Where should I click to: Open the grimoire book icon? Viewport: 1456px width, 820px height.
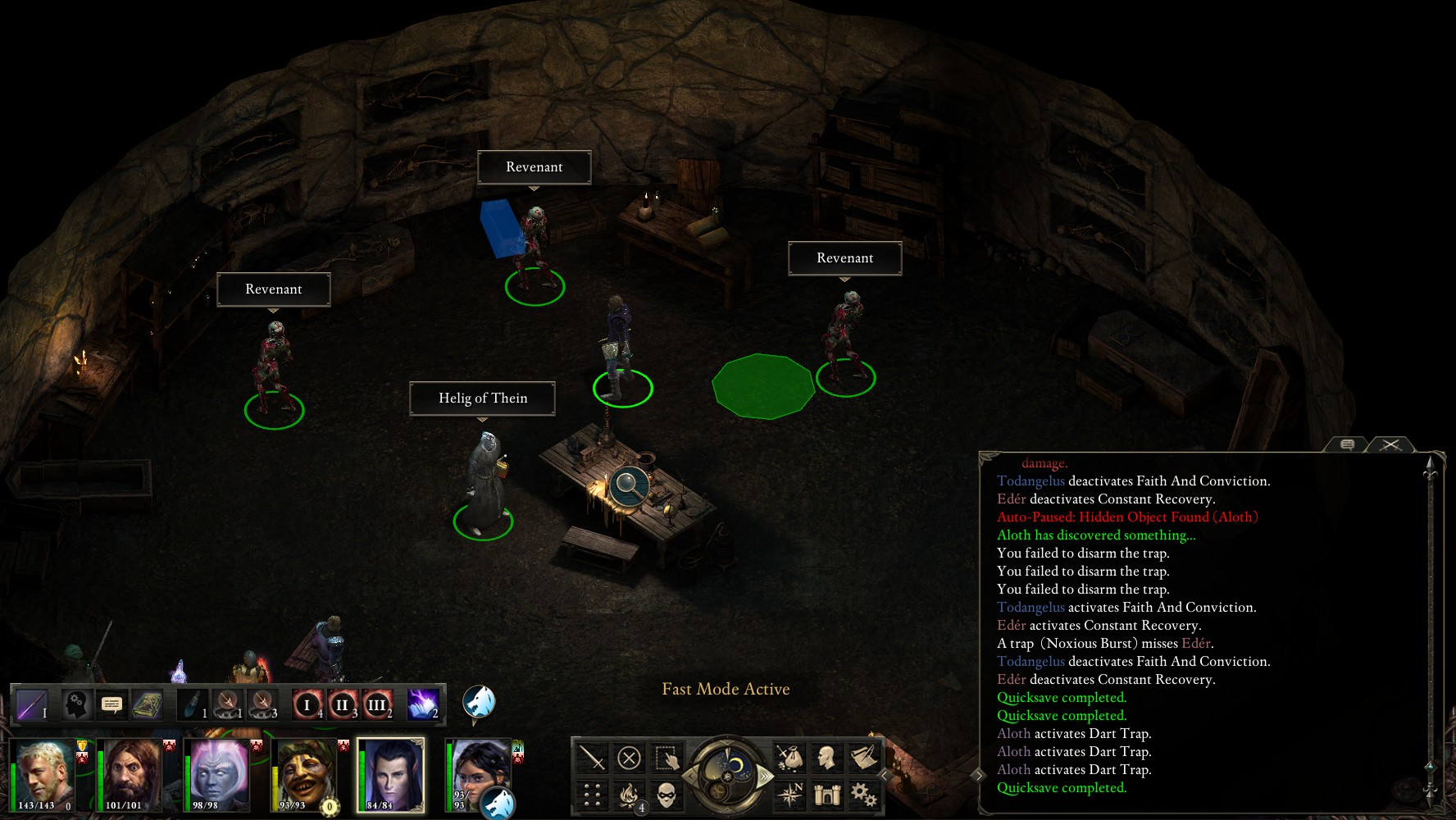tap(148, 704)
